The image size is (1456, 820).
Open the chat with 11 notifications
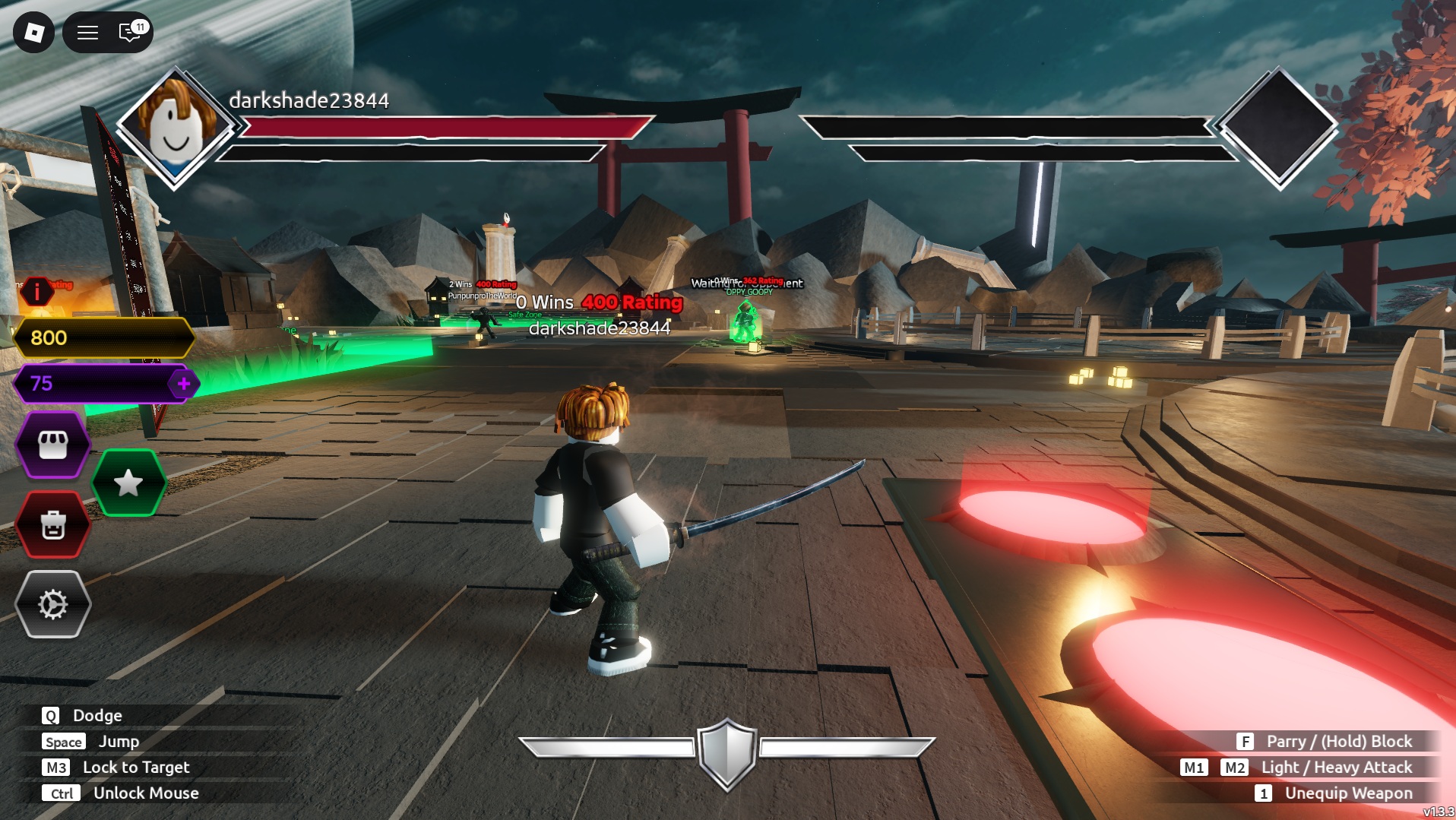point(131,32)
